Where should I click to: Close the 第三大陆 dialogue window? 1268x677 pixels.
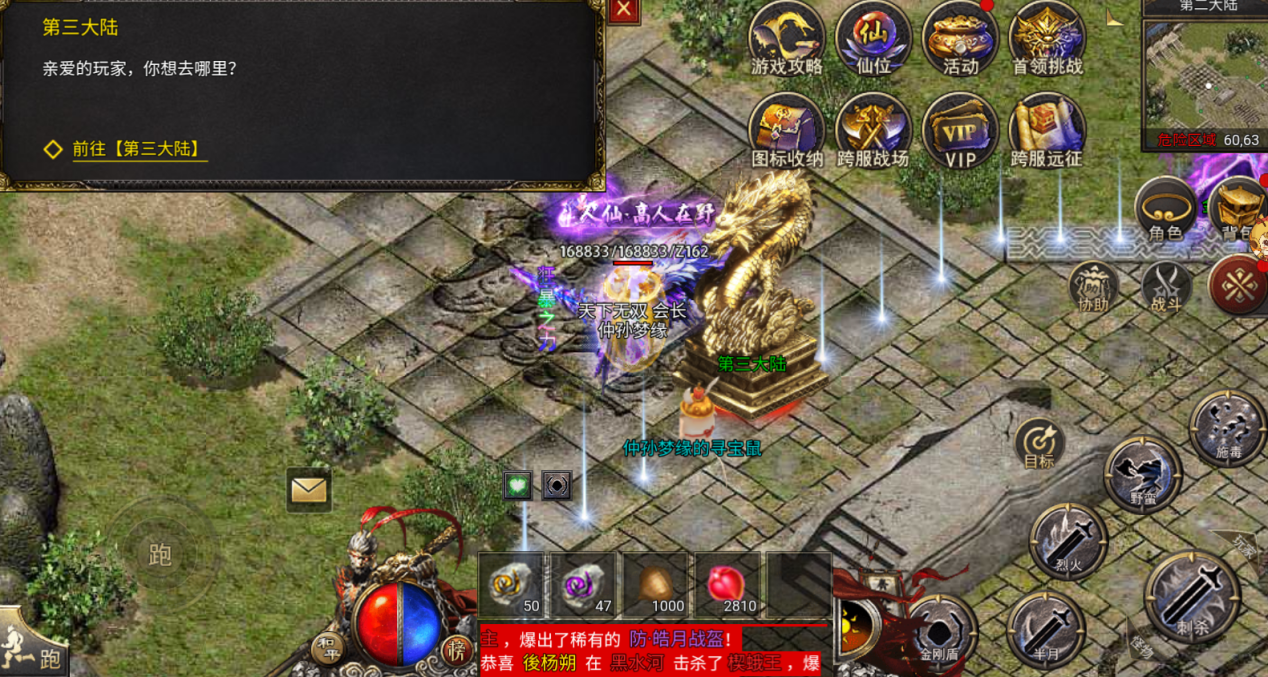[624, 10]
